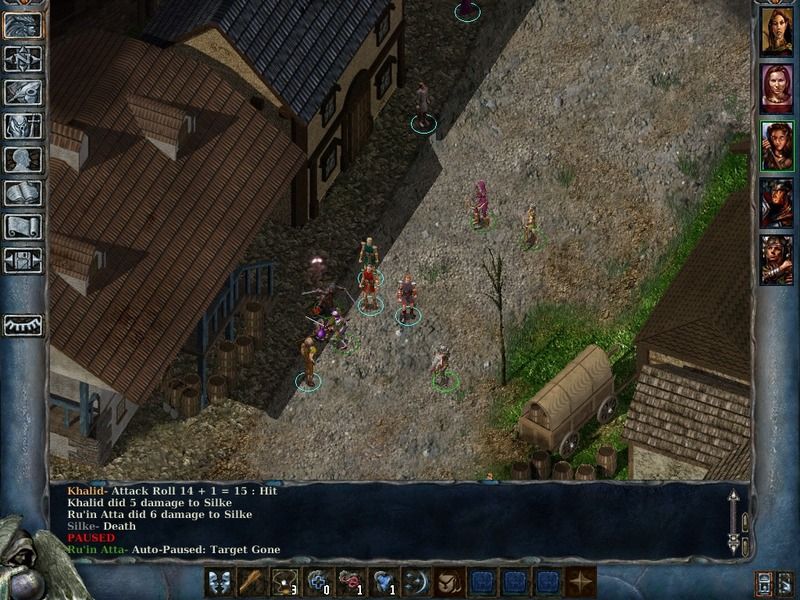Viewport: 800px width, 600px height.
Task: Activate the twin-masks talk button
Action: click(x=221, y=582)
